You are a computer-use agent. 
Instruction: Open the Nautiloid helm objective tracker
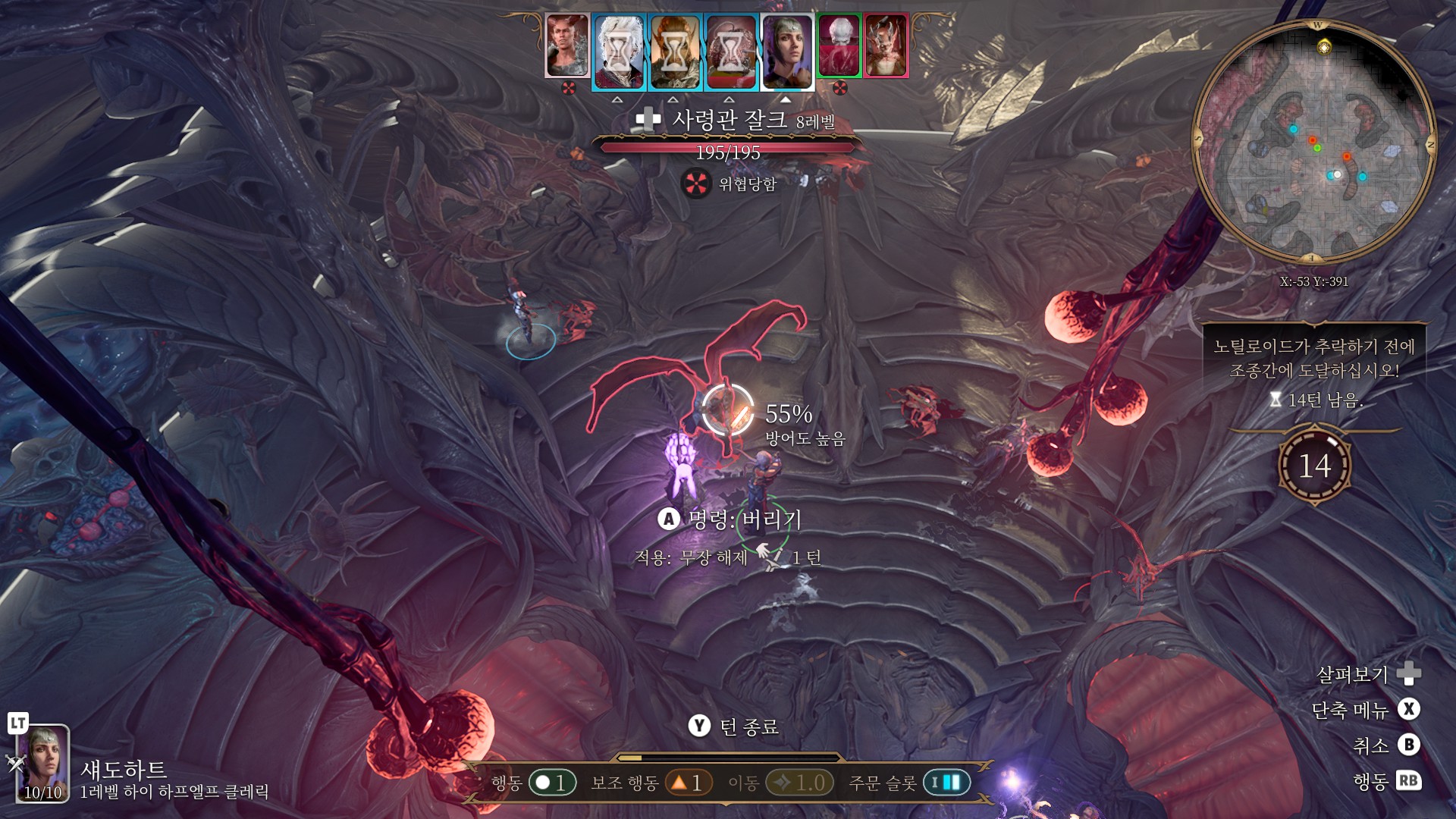[1314, 372]
